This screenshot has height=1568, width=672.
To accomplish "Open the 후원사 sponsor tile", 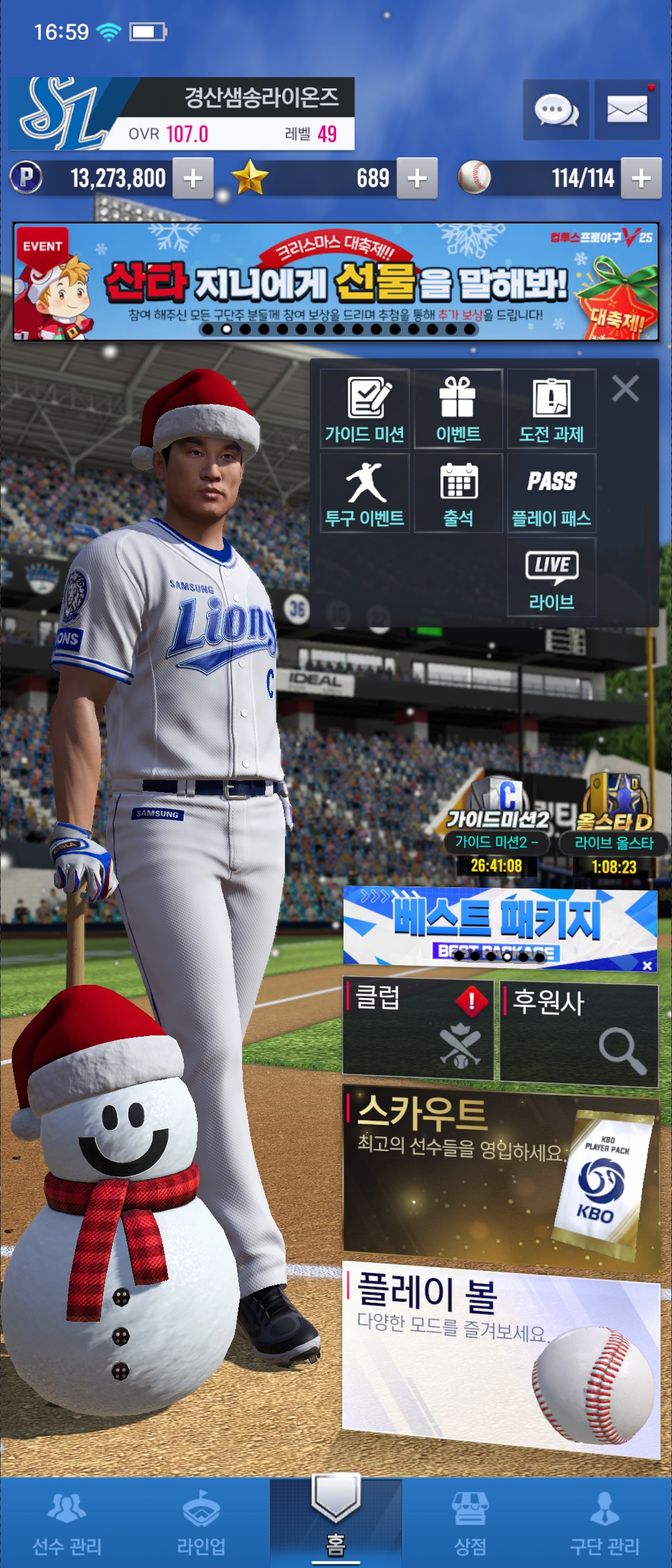I will (579, 1034).
